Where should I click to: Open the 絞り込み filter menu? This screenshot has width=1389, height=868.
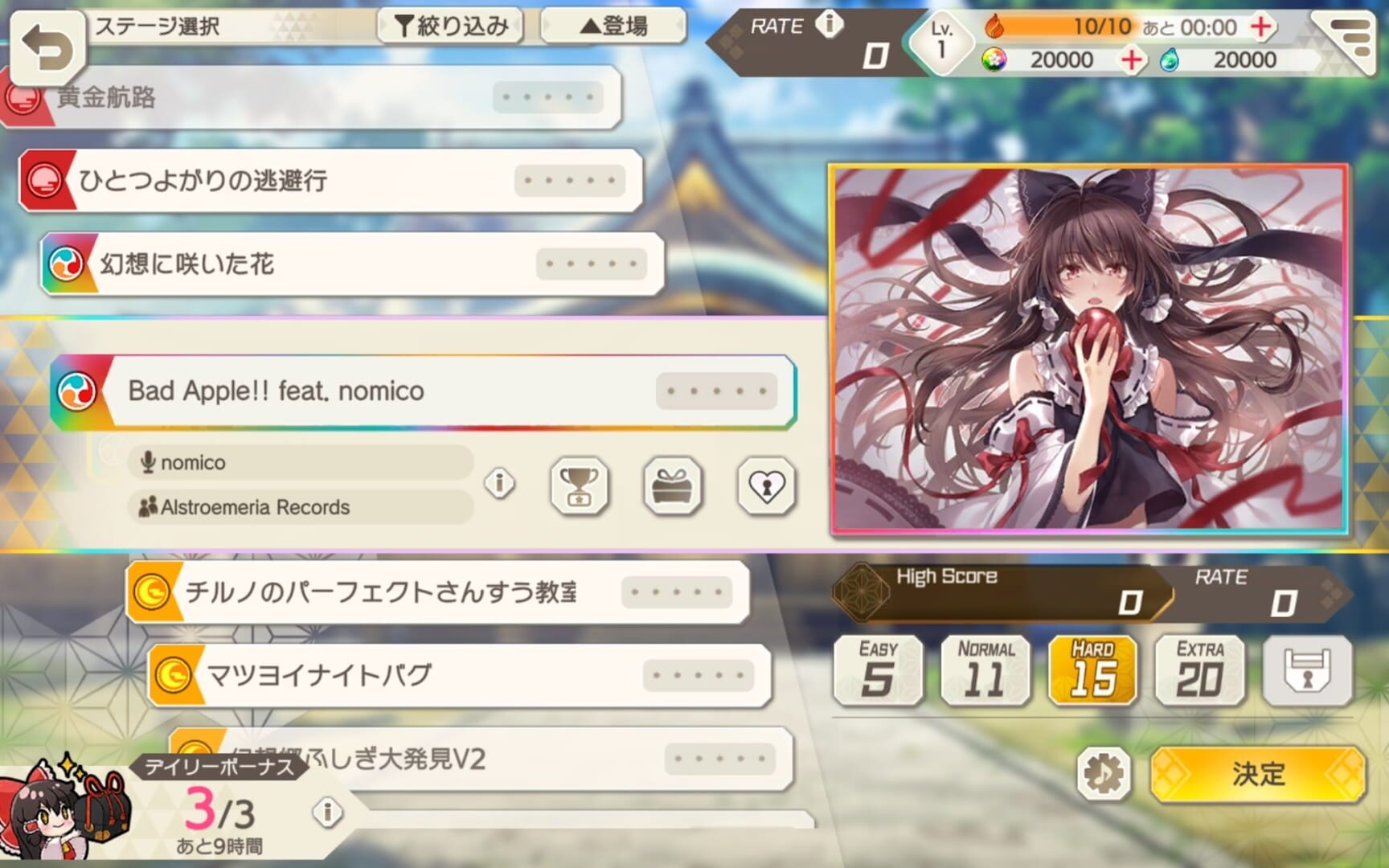450,26
